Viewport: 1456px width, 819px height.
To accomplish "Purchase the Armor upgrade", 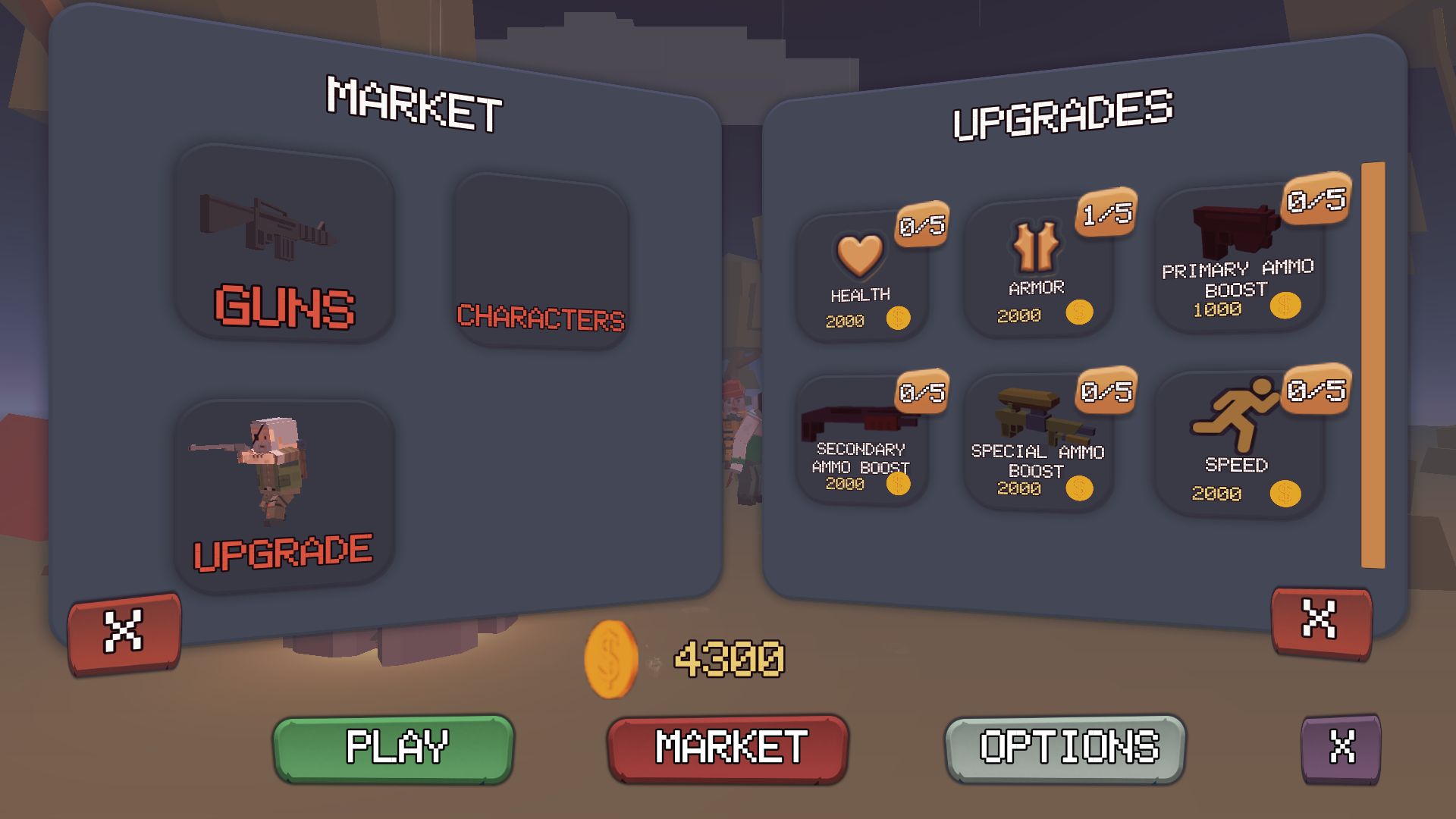I will [x=1037, y=269].
